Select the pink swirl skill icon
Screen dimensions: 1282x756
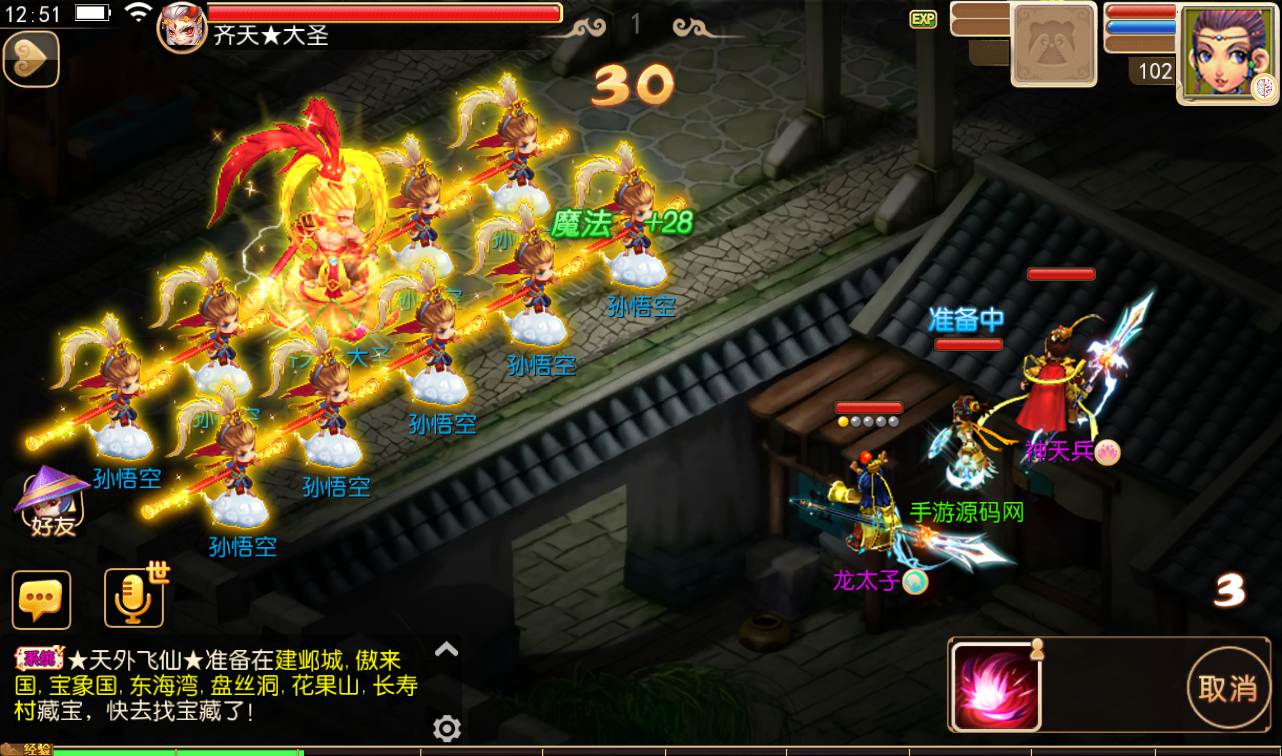(996, 687)
